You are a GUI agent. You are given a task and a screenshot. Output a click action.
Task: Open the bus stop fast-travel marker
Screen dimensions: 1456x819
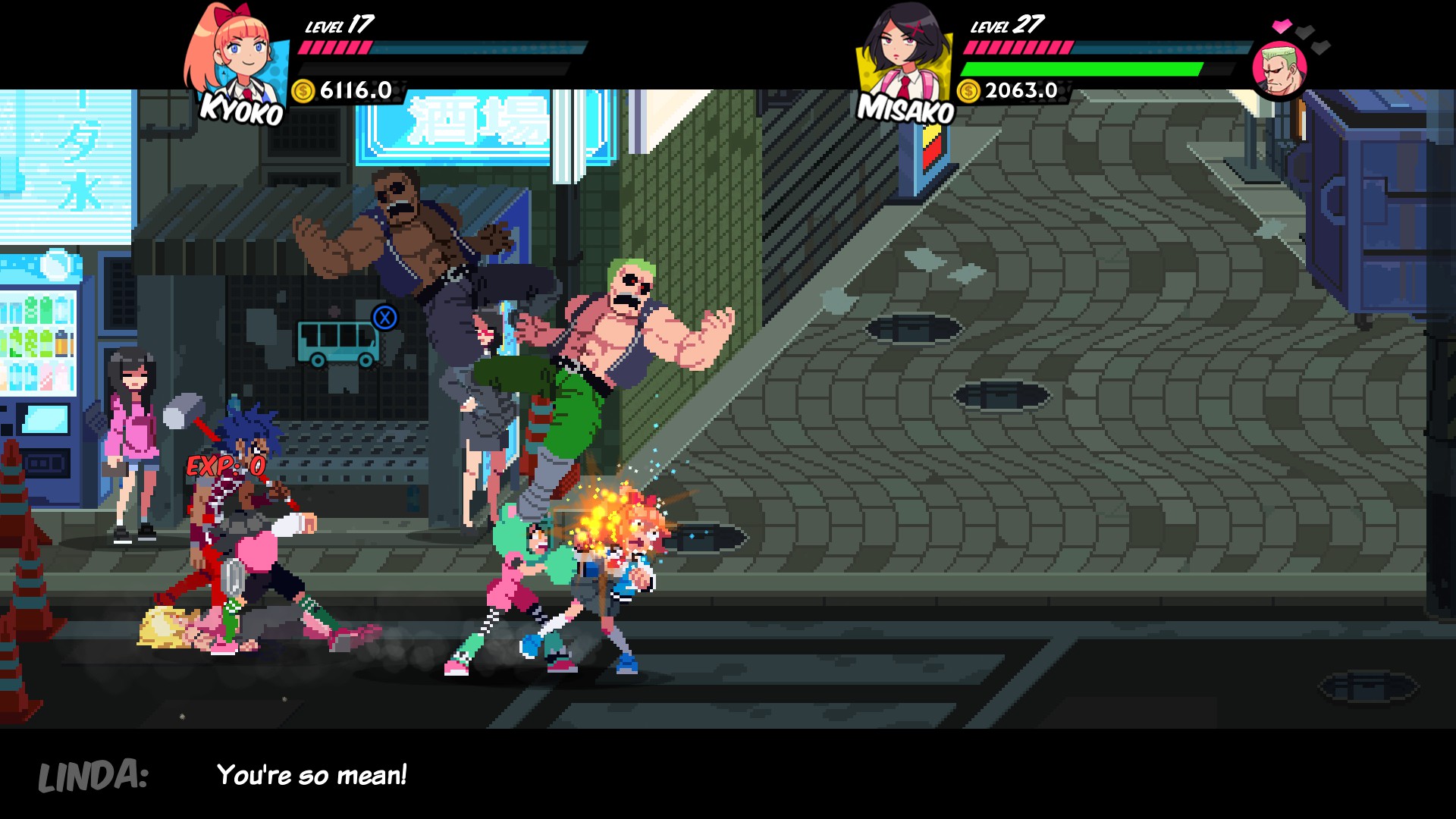click(338, 342)
